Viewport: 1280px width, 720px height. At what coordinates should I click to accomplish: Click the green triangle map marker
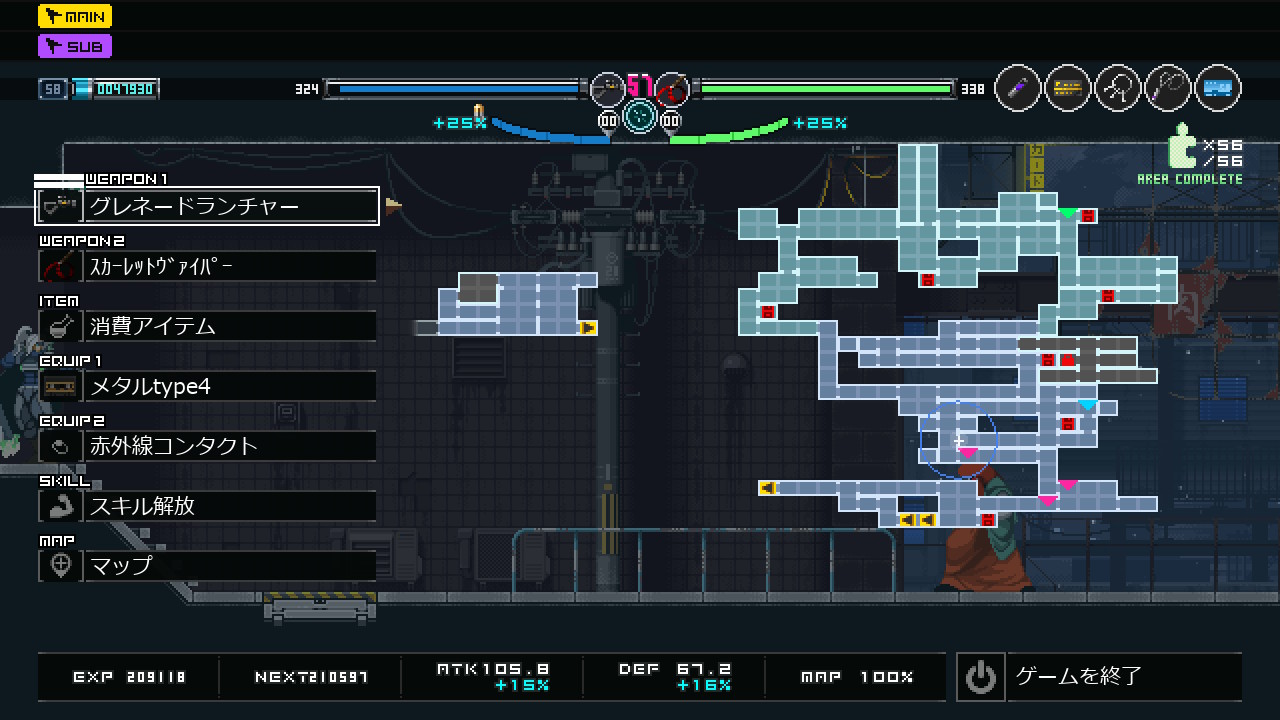(1068, 213)
